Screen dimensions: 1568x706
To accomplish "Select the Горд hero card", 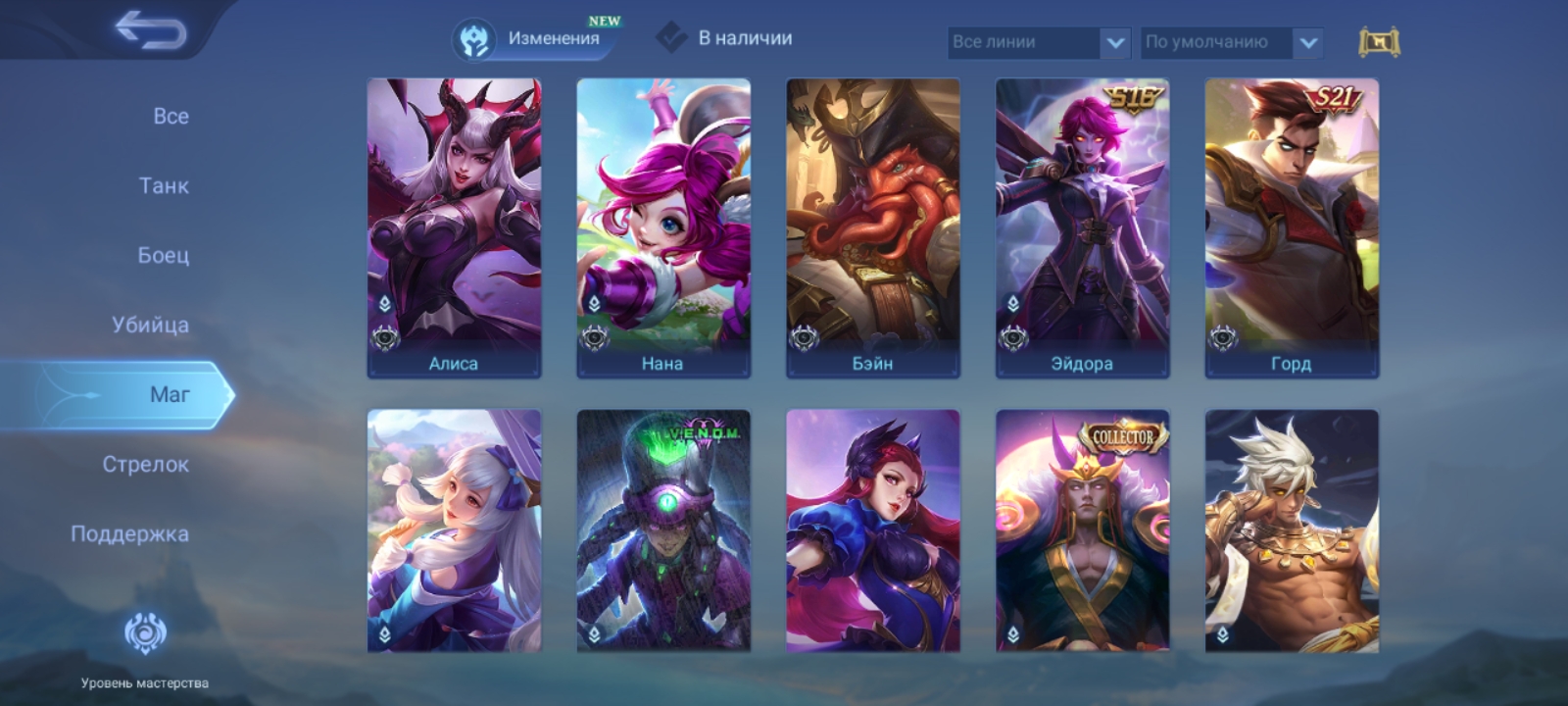I will [1292, 227].
